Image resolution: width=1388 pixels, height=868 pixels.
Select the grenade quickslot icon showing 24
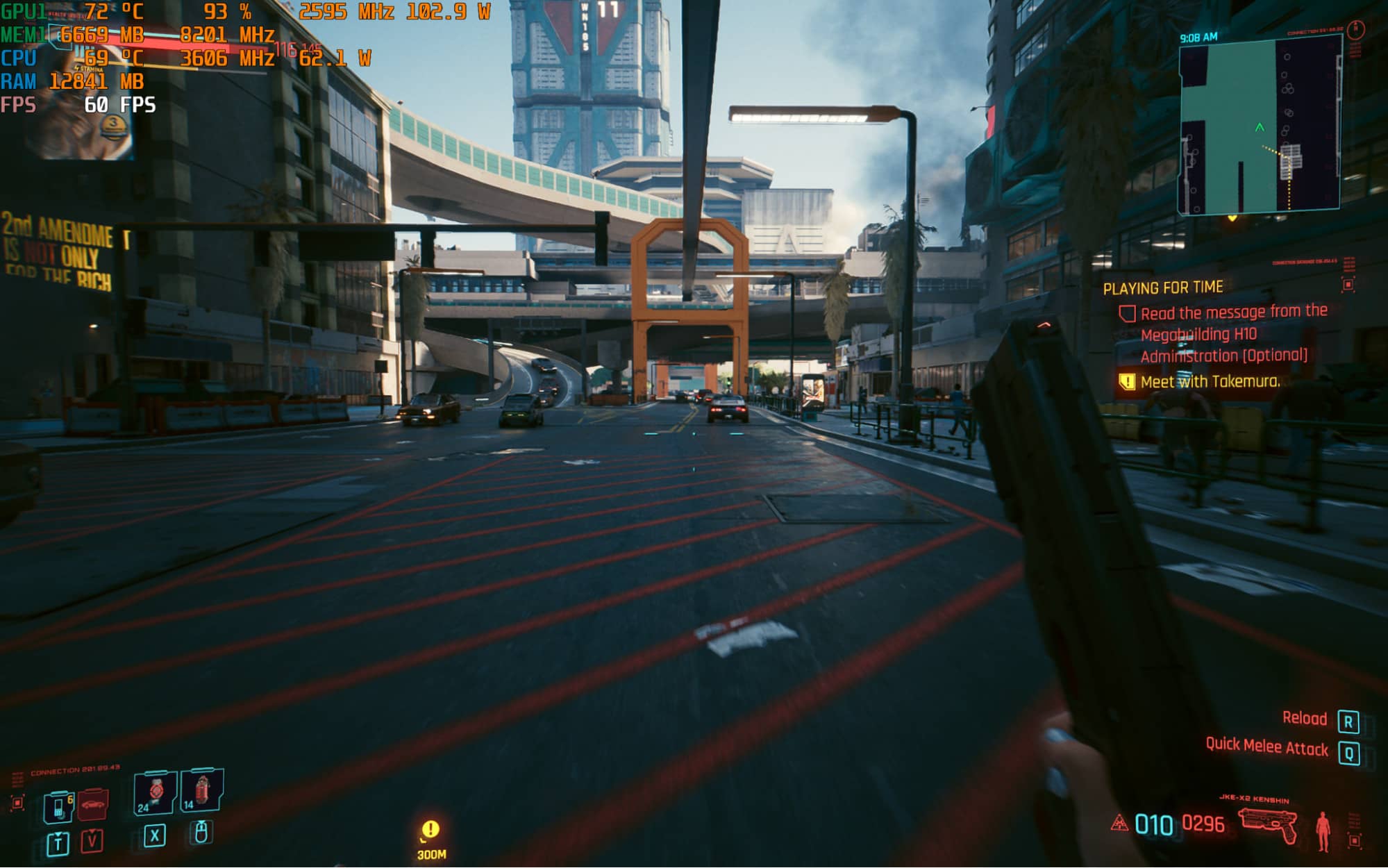pos(155,792)
